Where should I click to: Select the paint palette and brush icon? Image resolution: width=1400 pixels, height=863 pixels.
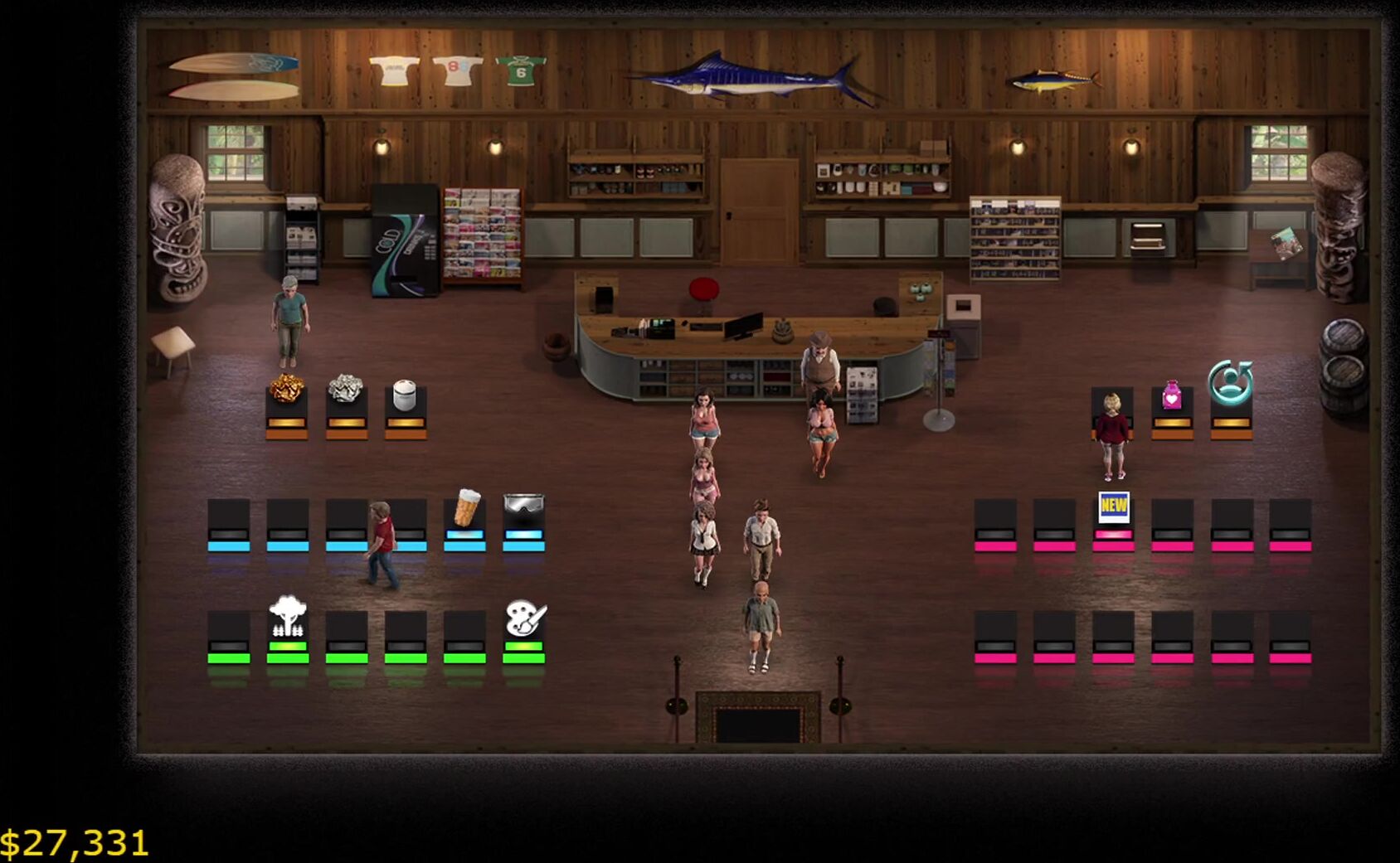pyautogui.click(x=525, y=618)
